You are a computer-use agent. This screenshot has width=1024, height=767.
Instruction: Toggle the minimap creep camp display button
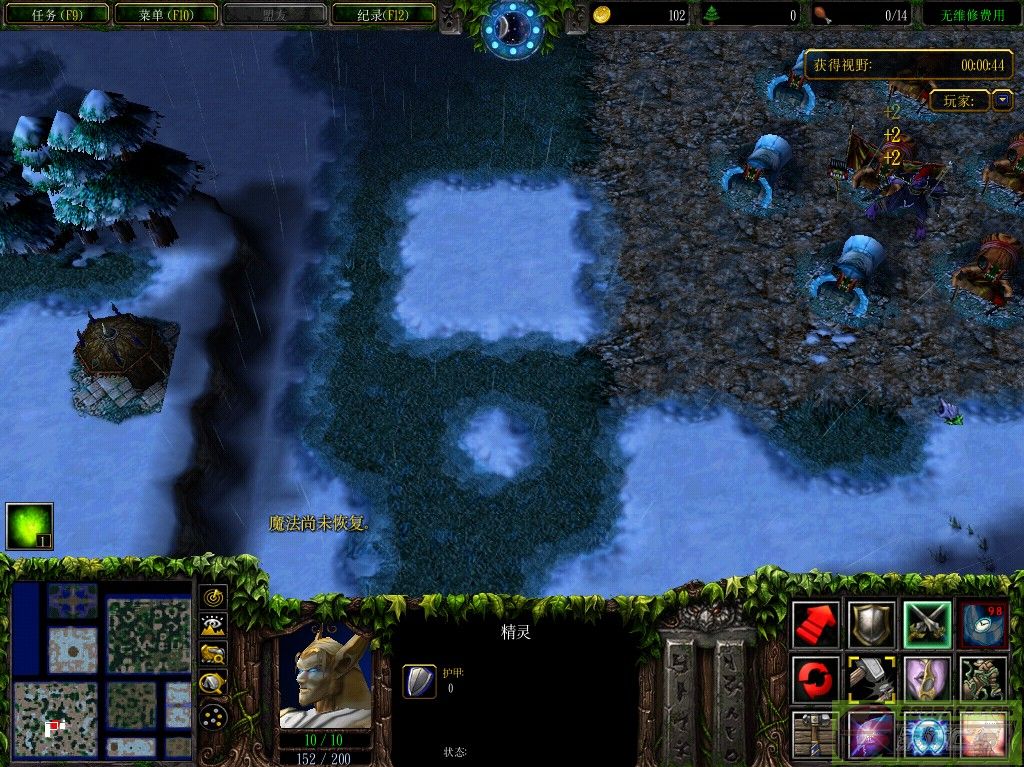click(213, 684)
